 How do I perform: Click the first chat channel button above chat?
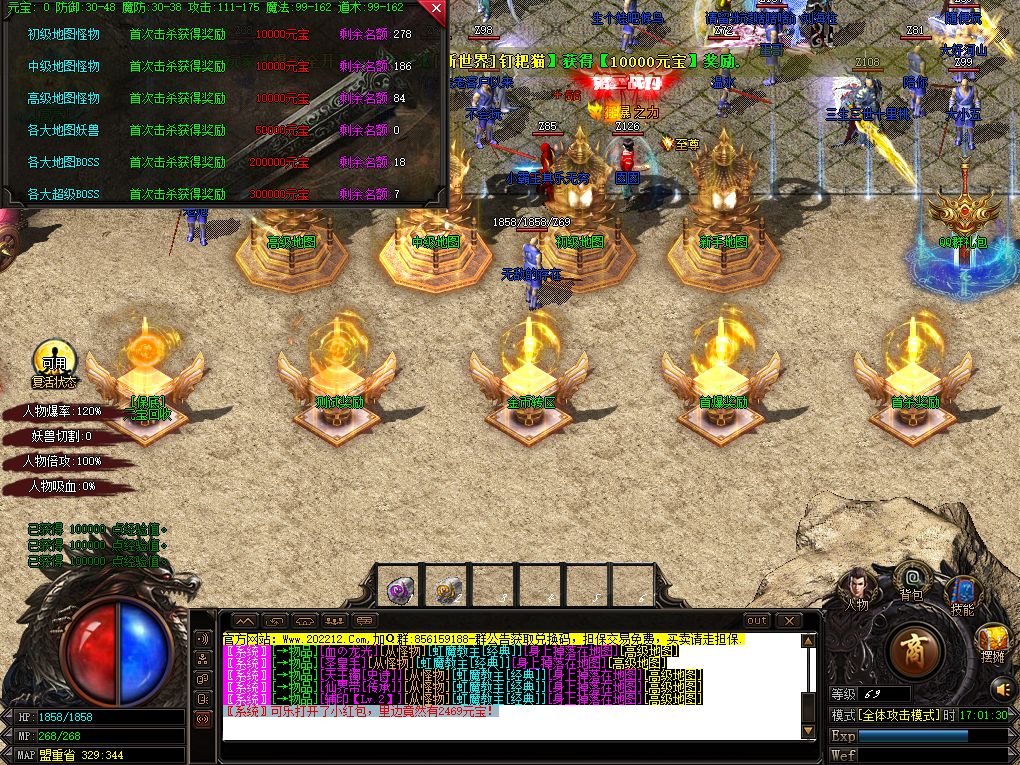click(x=245, y=621)
